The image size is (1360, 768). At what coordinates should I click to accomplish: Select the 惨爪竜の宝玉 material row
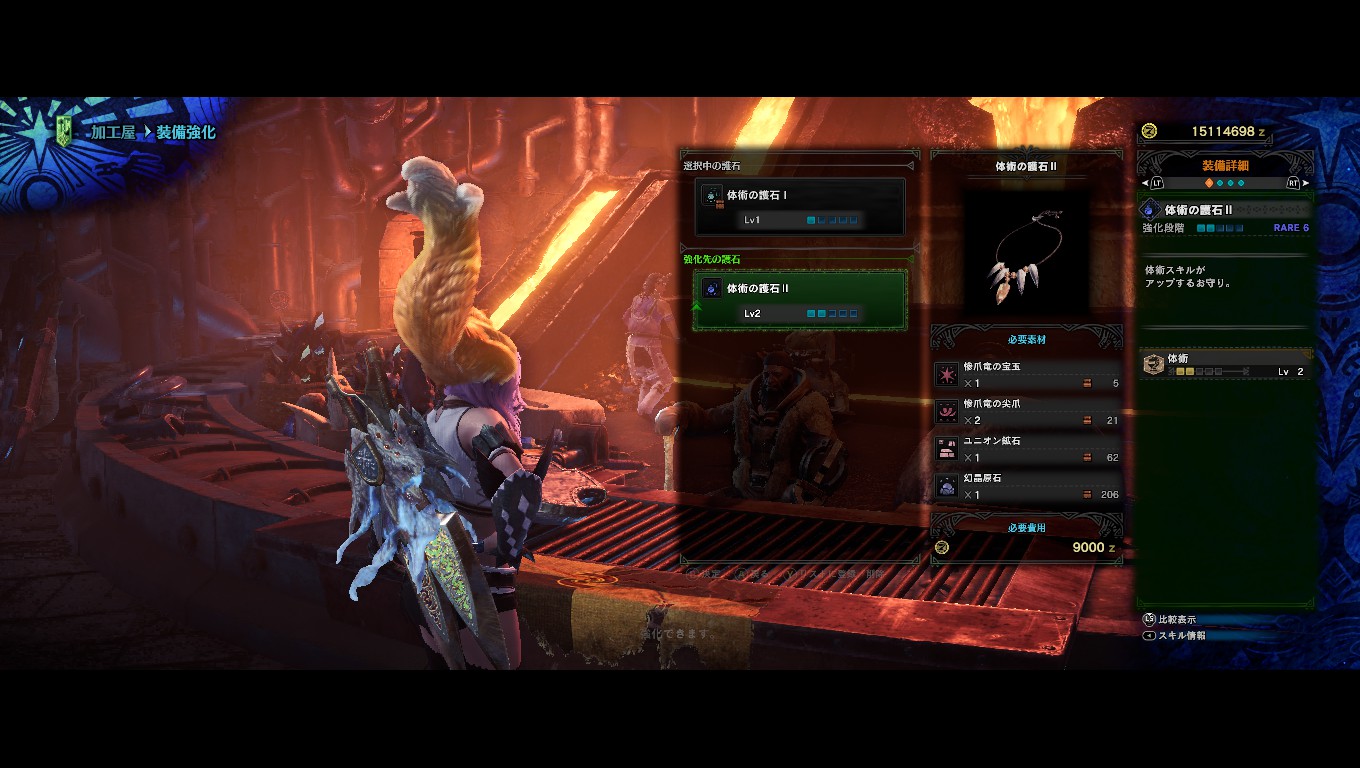[x=1026, y=375]
